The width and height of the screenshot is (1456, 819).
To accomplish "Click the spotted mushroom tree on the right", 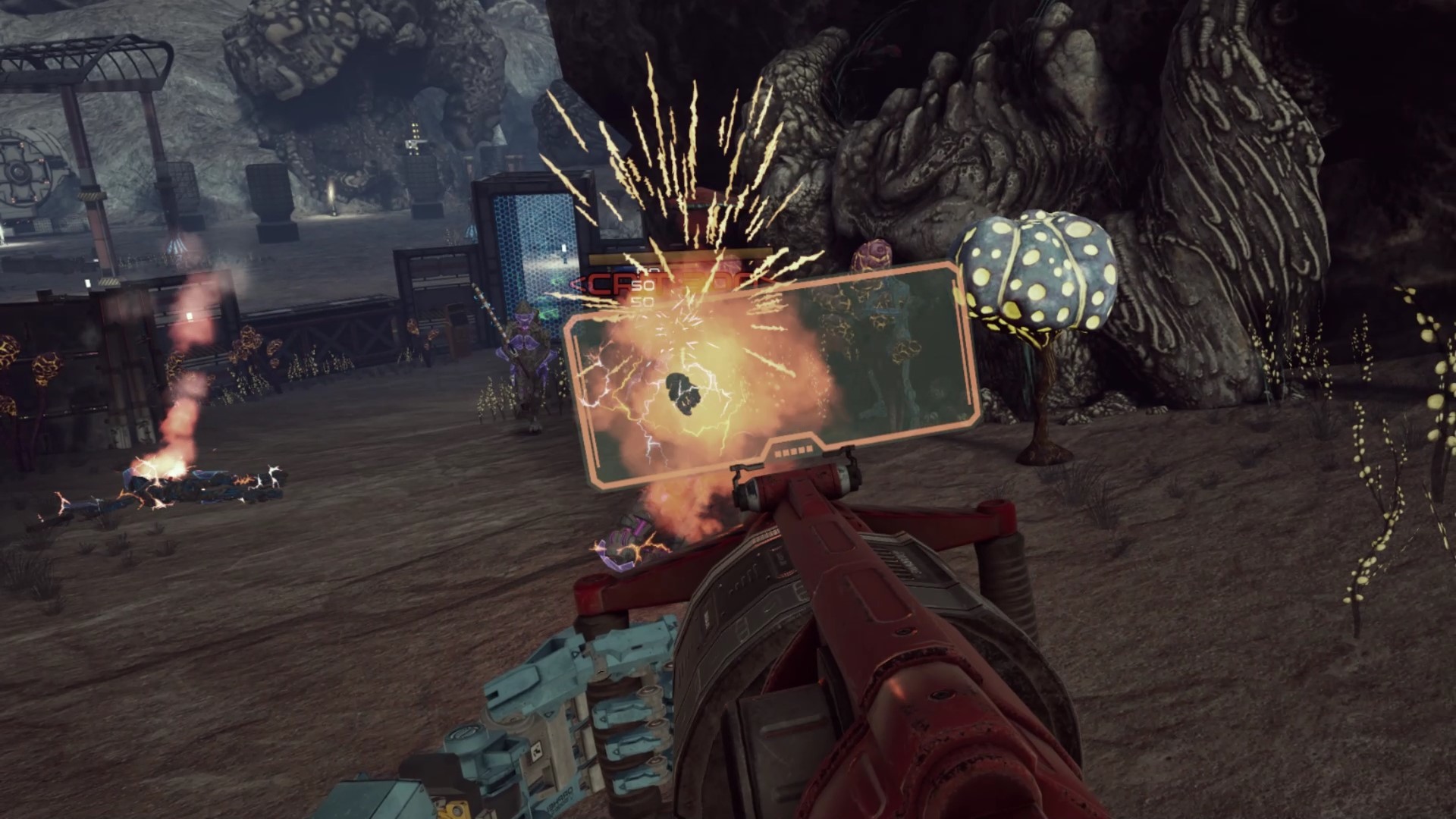I will pos(1039,281).
